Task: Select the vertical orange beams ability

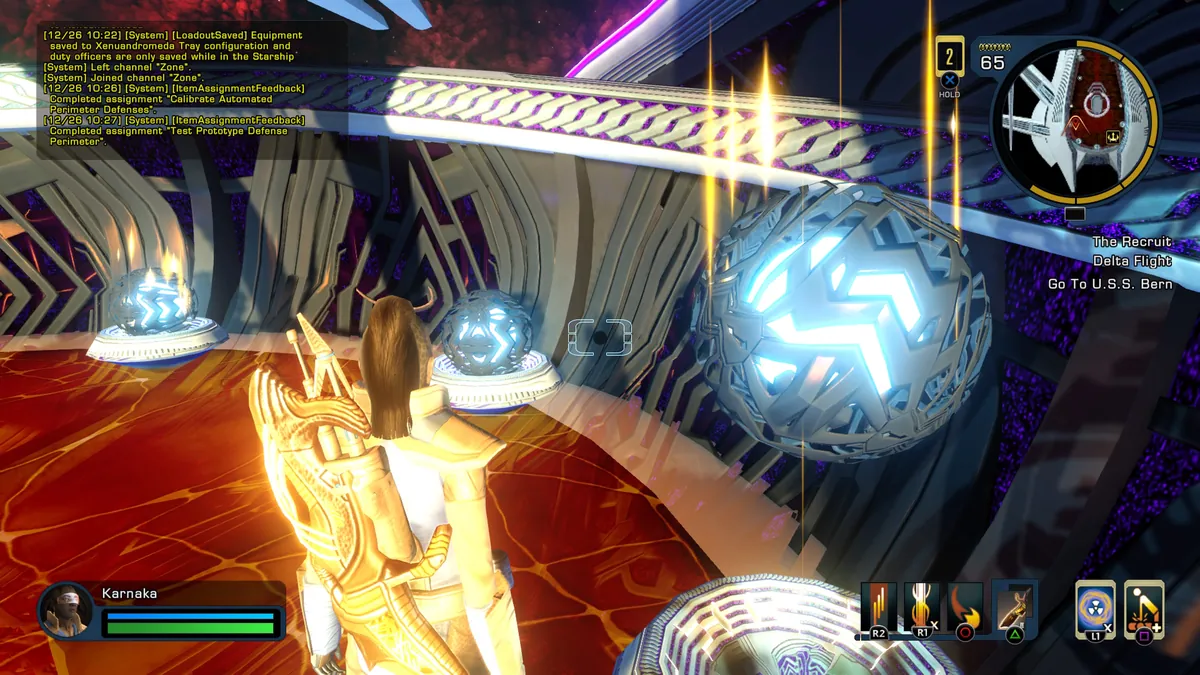Action: 879,607
